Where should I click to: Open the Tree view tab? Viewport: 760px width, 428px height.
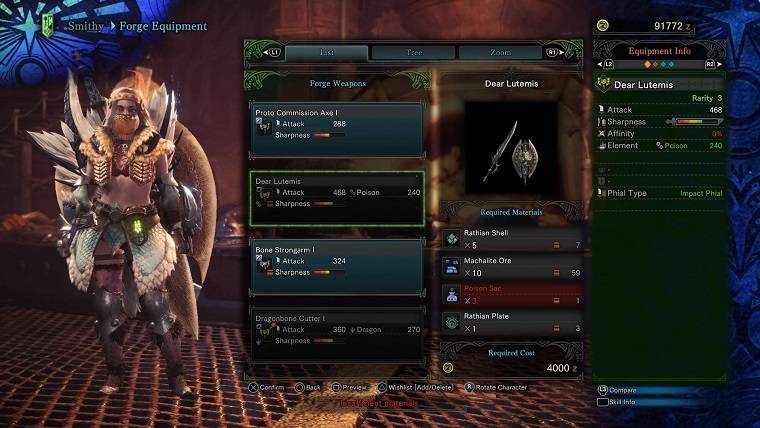click(414, 52)
